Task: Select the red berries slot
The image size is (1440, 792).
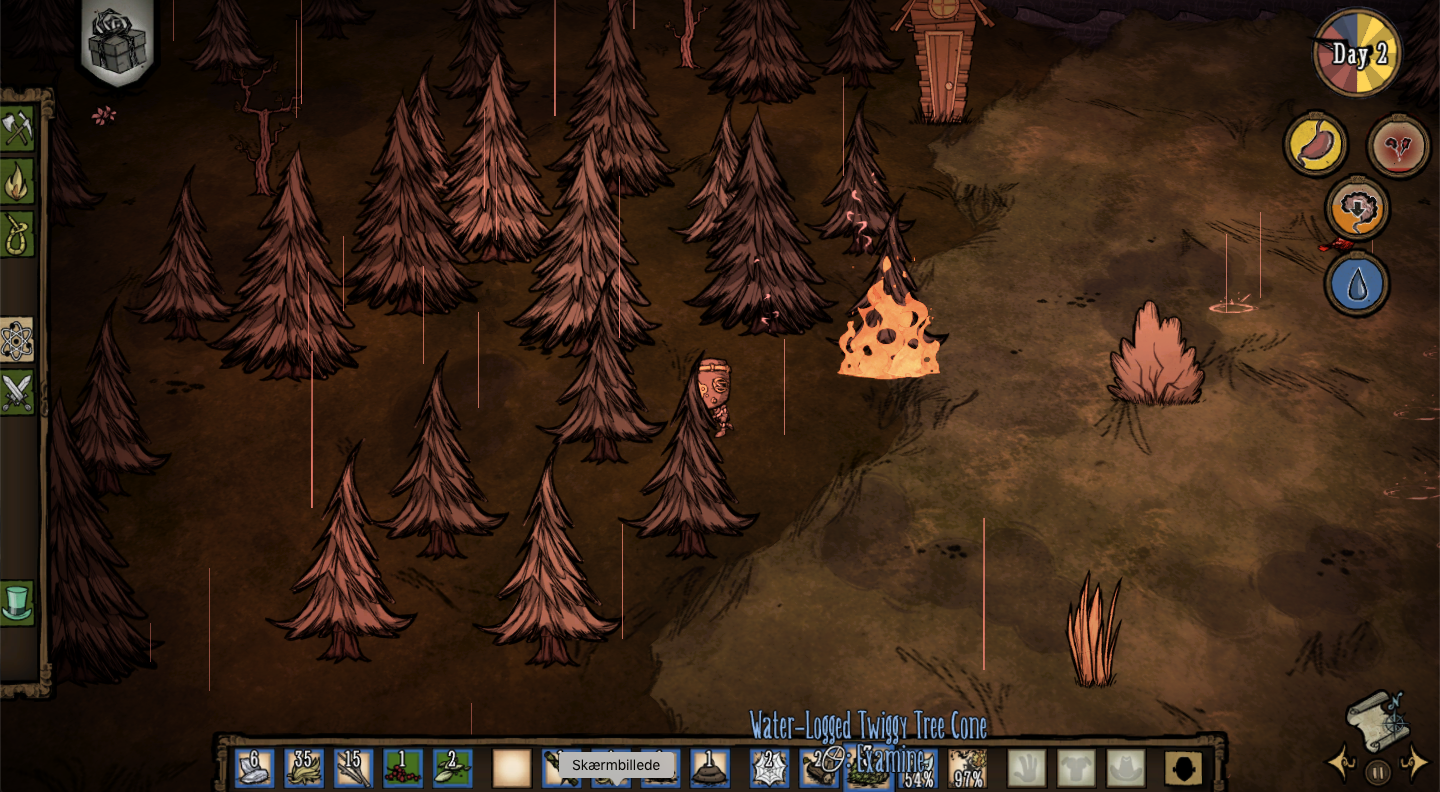Action: tap(403, 768)
